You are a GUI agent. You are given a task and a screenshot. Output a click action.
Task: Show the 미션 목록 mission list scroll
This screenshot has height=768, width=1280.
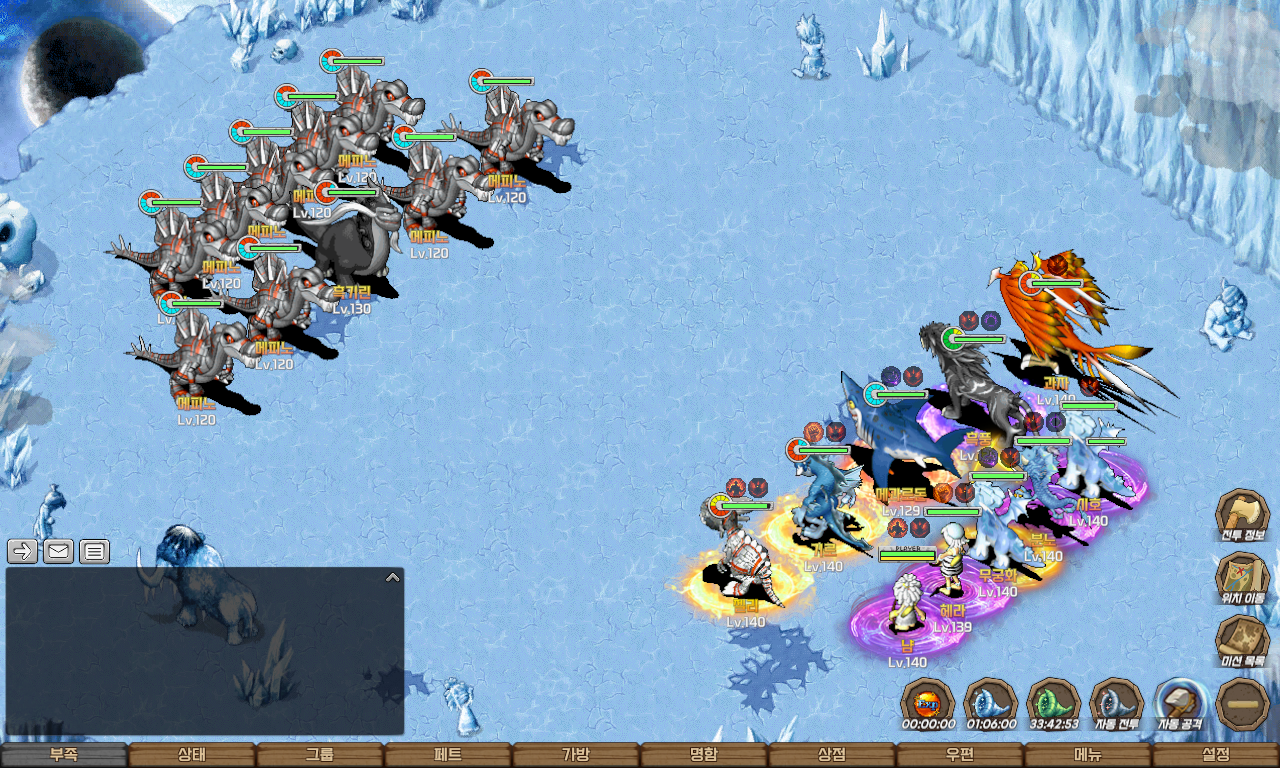tap(1242, 641)
